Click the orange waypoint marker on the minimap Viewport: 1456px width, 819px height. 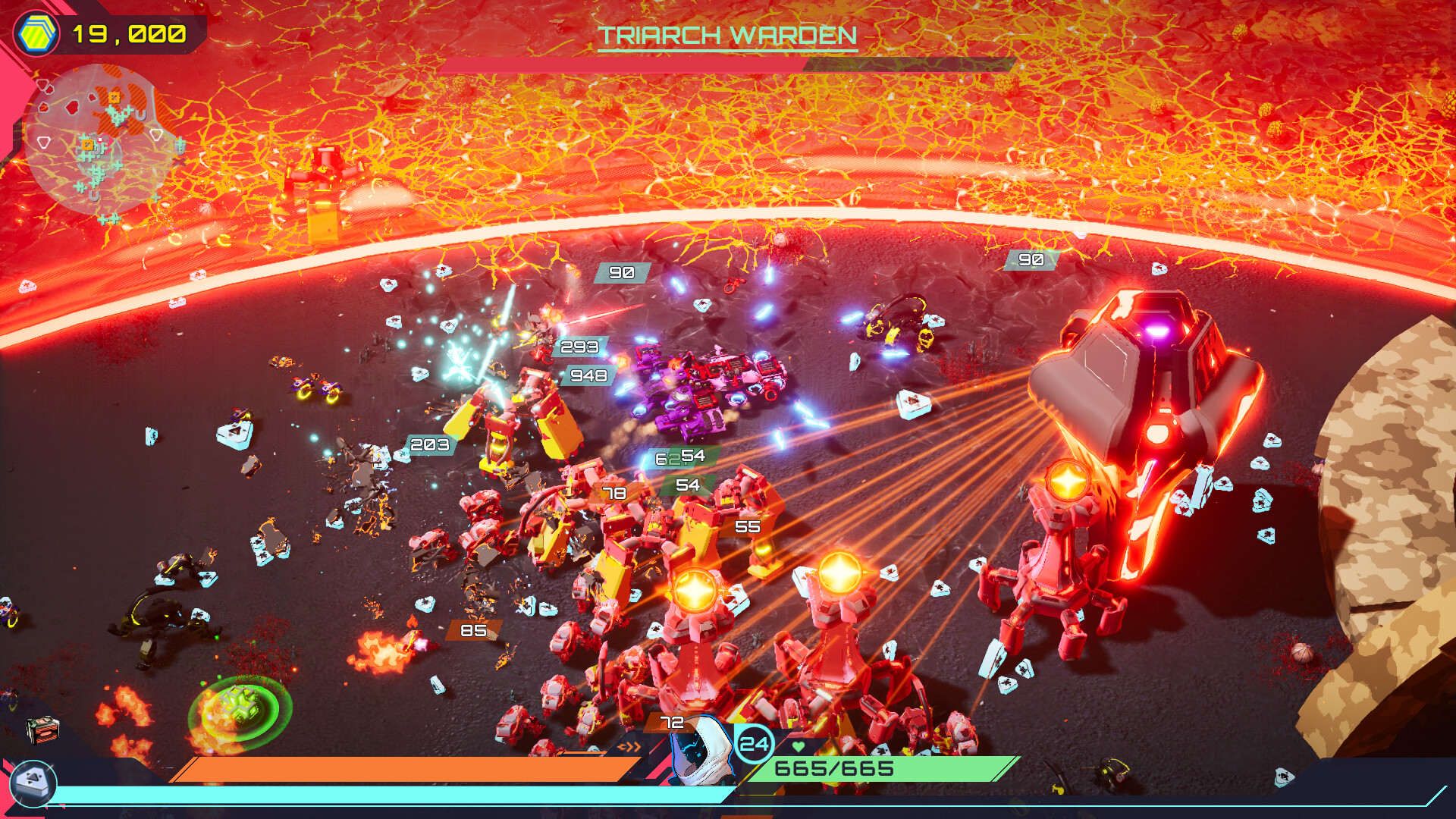(x=115, y=97)
